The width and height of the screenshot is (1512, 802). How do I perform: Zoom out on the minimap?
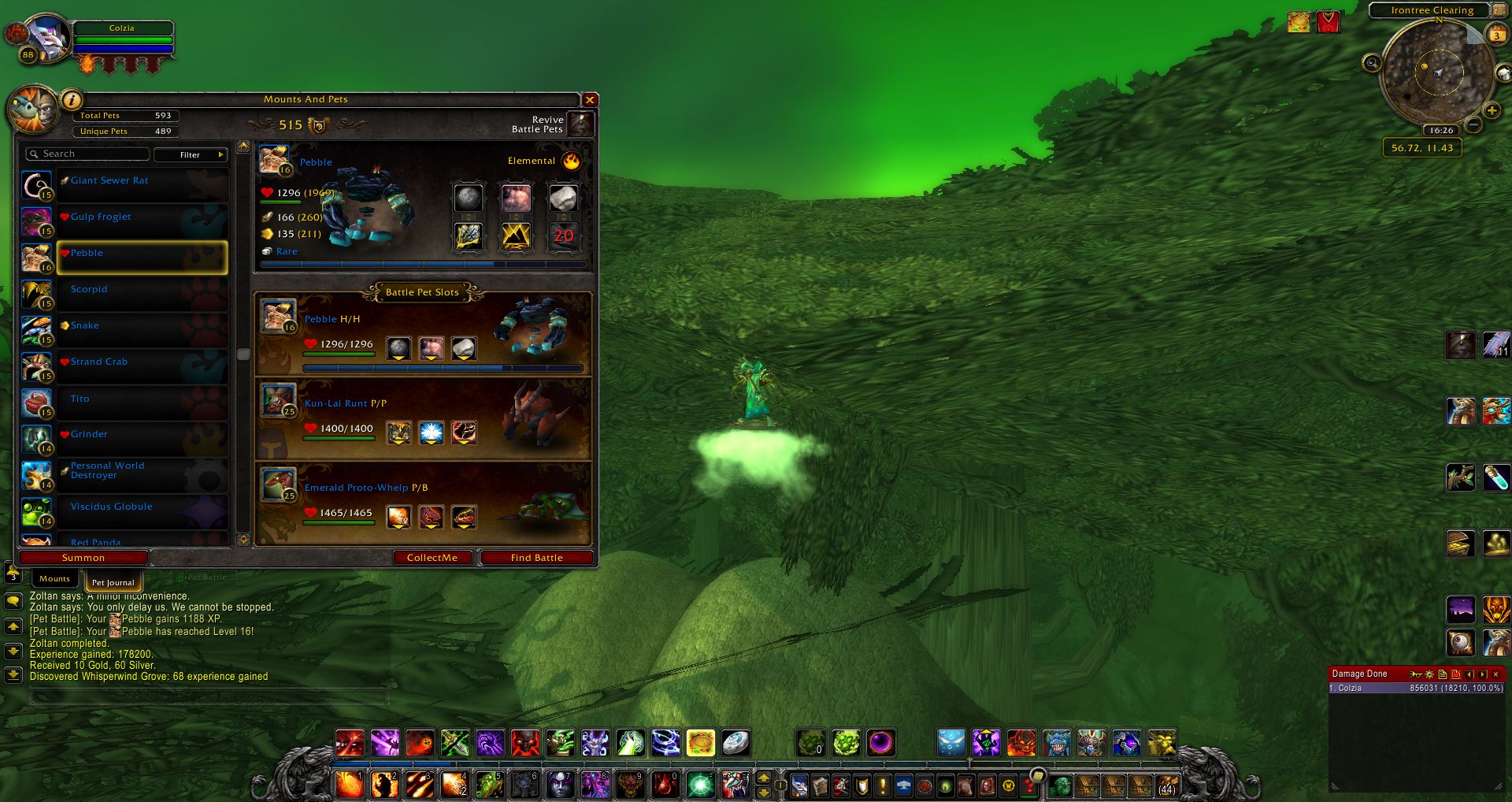[x=1474, y=124]
